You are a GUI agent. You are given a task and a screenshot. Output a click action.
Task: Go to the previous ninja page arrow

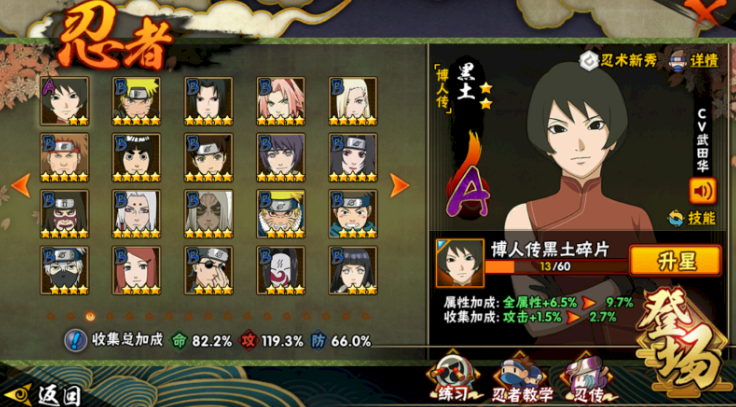[x=19, y=185]
